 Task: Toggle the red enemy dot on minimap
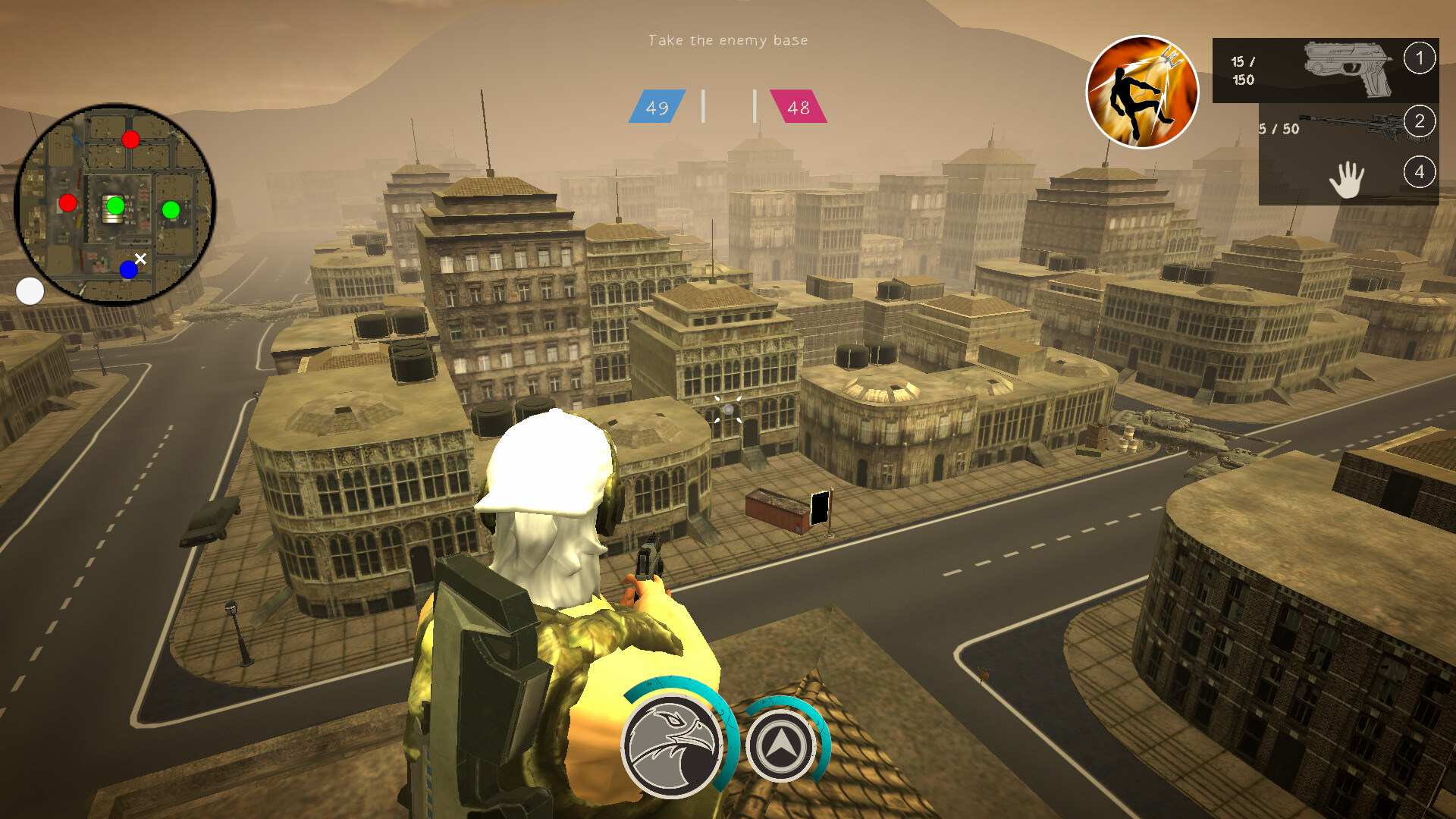pyautogui.click(x=131, y=140)
